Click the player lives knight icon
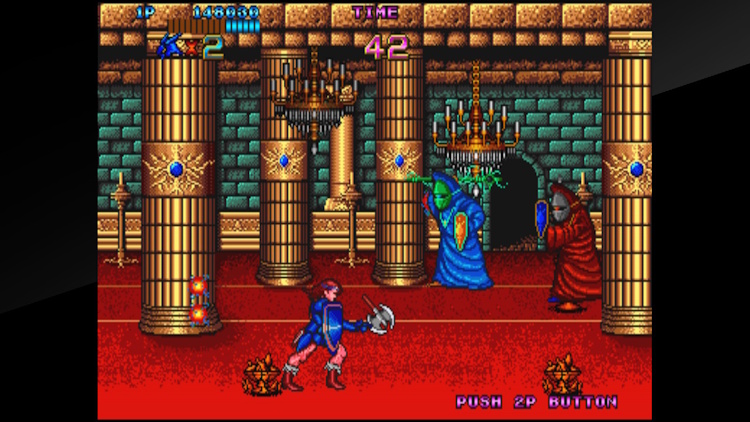The image size is (750, 422). [x=170, y=45]
